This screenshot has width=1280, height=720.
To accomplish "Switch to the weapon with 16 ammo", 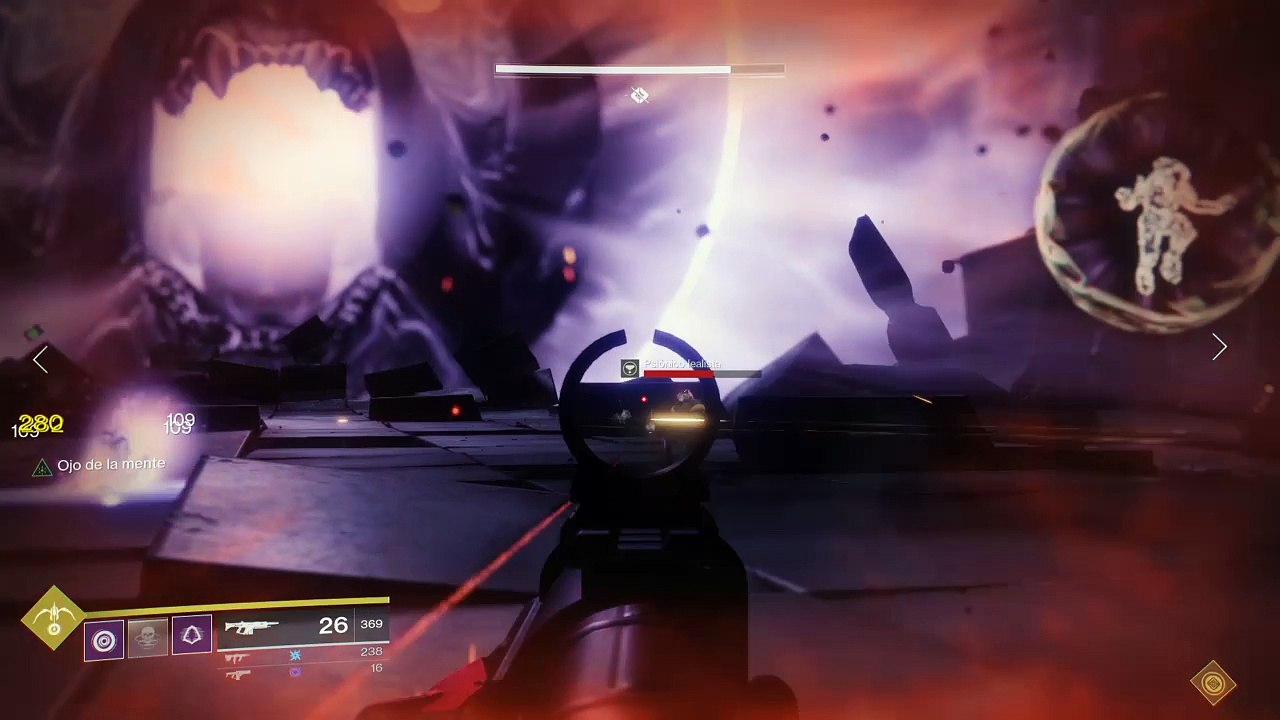I will (x=238, y=674).
